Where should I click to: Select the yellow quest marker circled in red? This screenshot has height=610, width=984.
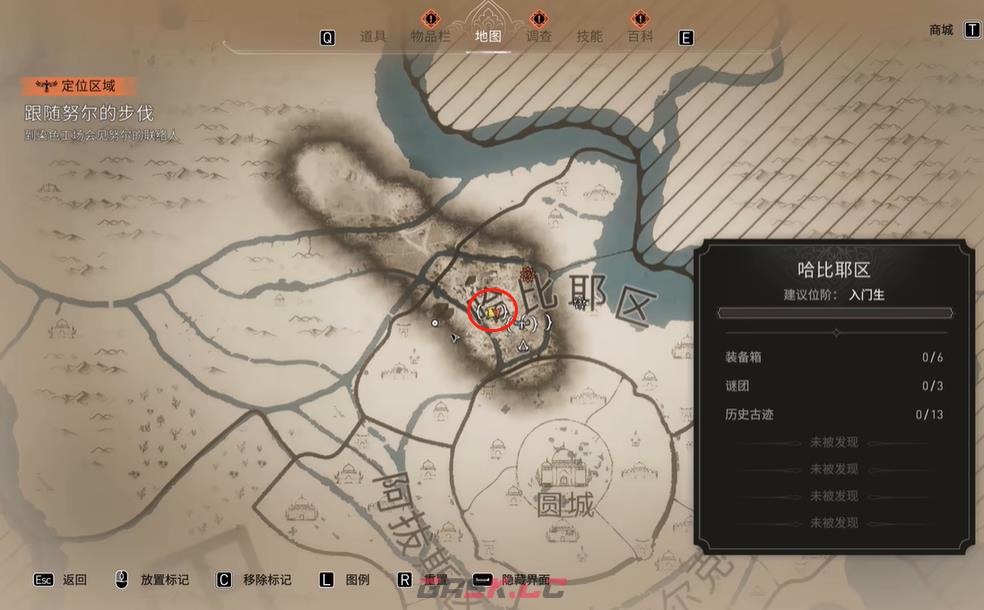(492, 312)
